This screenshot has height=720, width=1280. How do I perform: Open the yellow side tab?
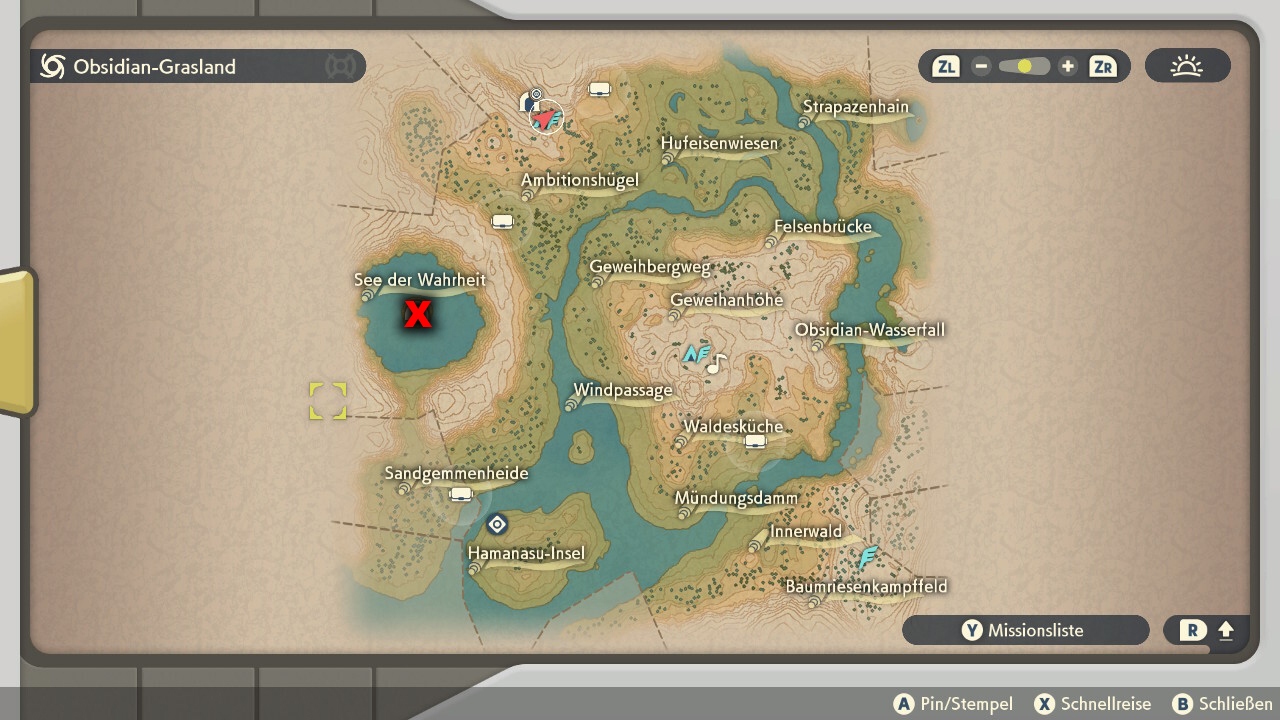[x=17, y=340]
